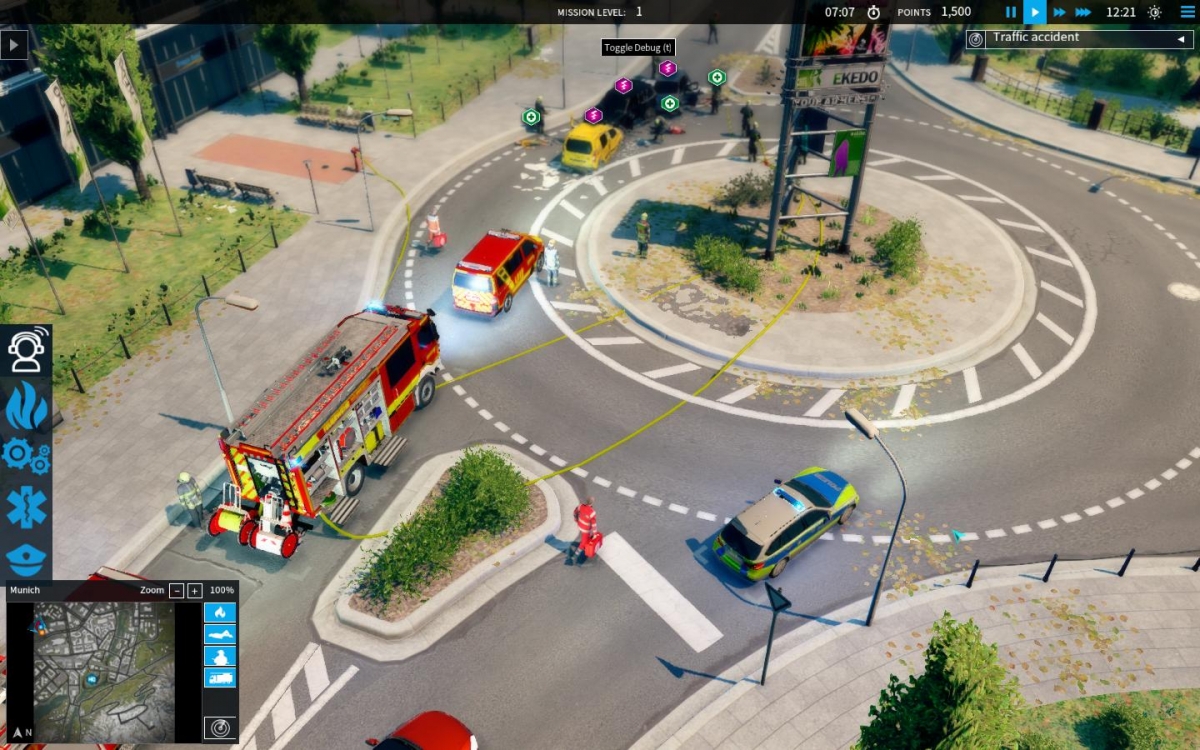This screenshot has height=750, width=1200.
Task: Toggle the injured person minimap filter
Action: point(220,634)
